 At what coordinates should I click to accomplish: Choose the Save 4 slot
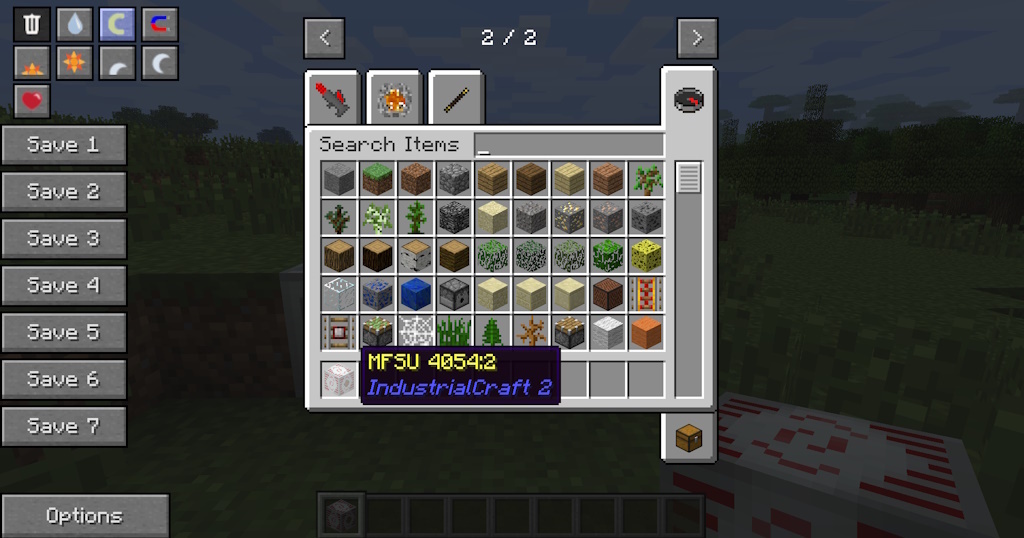[64, 286]
